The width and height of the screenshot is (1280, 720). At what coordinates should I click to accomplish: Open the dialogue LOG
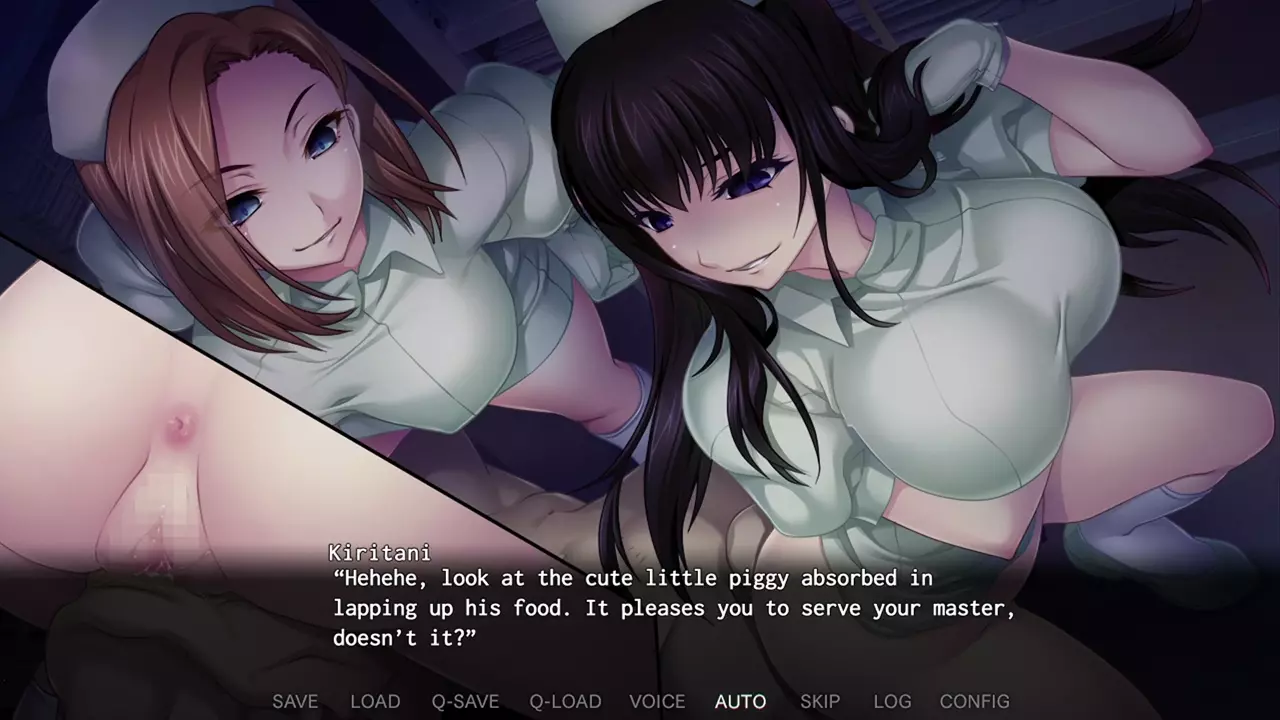pos(892,701)
